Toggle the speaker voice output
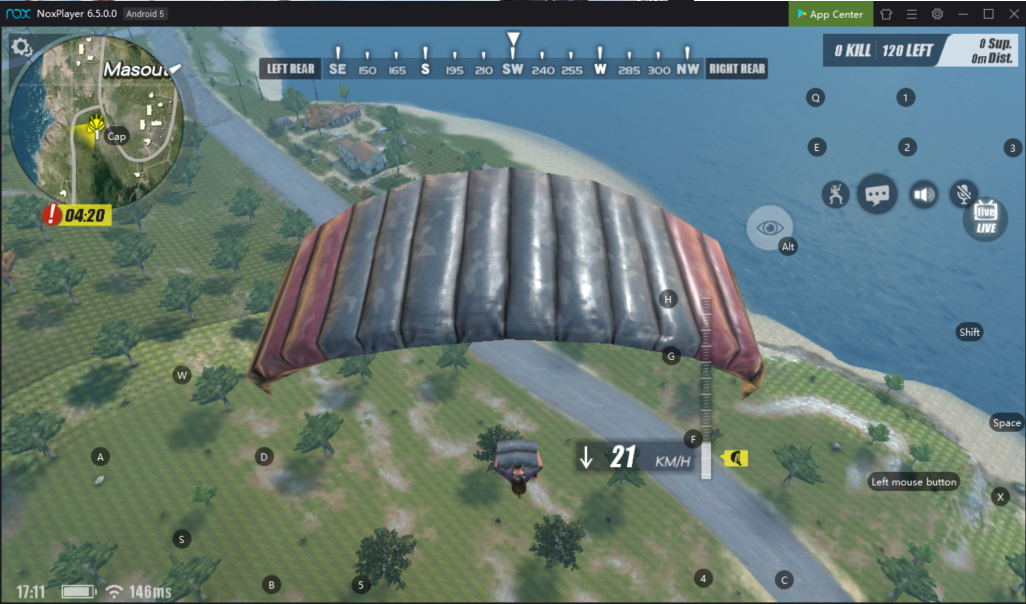1026x604 pixels. (x=922, y=194)
